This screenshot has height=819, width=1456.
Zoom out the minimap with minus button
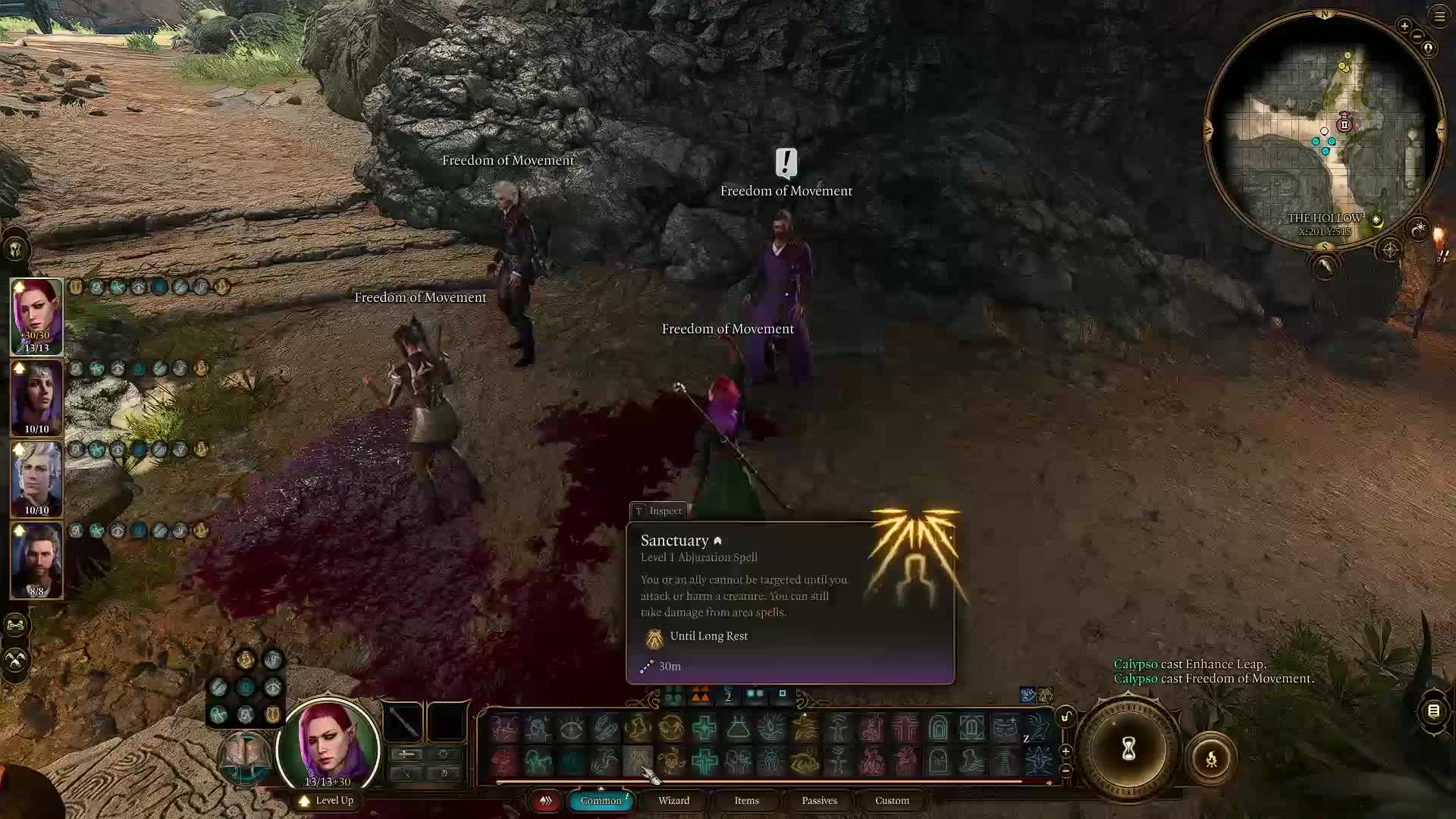[x=1417, y=36]
